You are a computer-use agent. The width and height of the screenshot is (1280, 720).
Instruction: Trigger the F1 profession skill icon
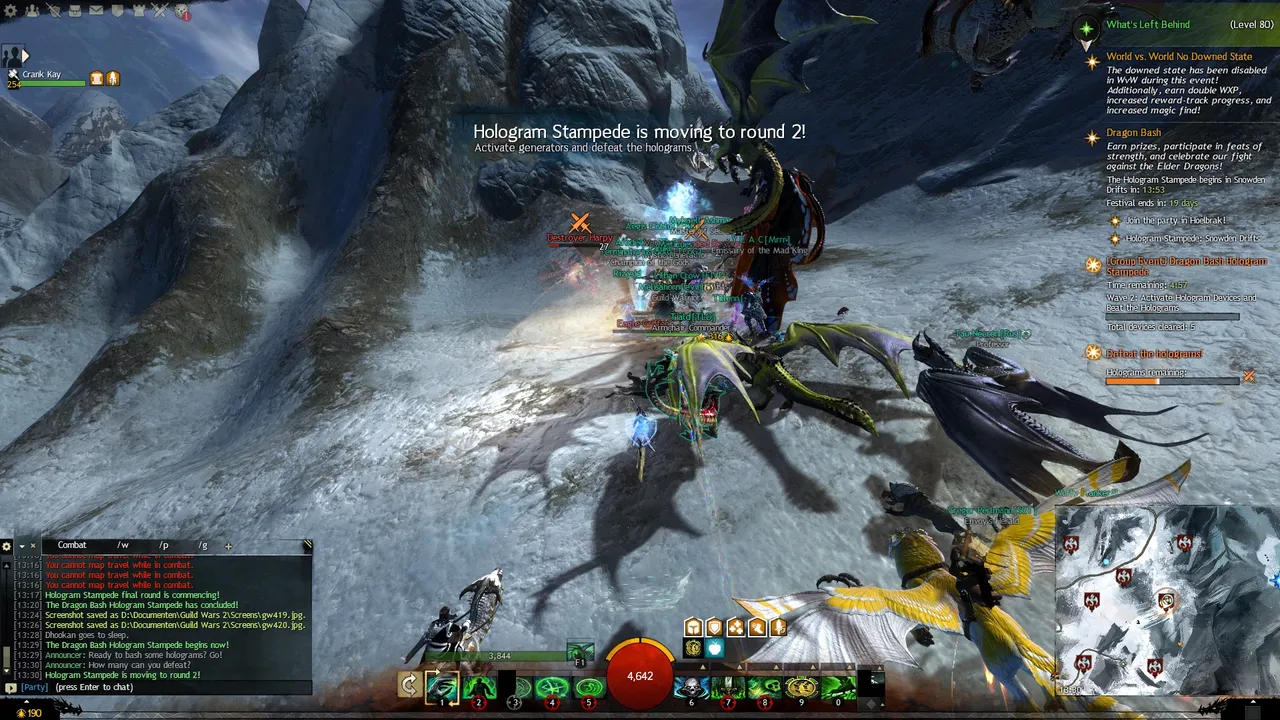click(580, 650)
